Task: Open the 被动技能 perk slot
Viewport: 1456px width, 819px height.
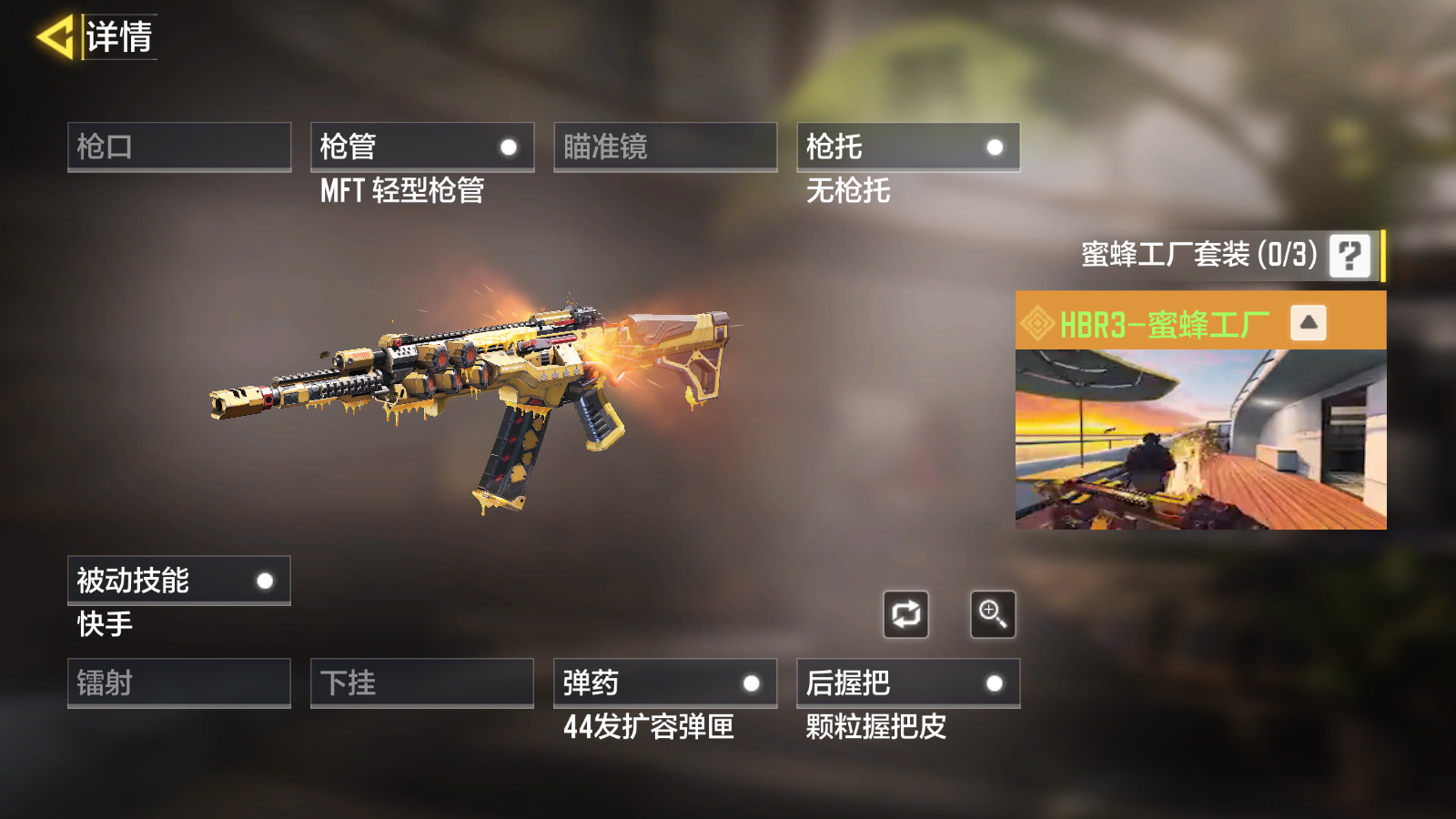Action: tap(179, 581)
